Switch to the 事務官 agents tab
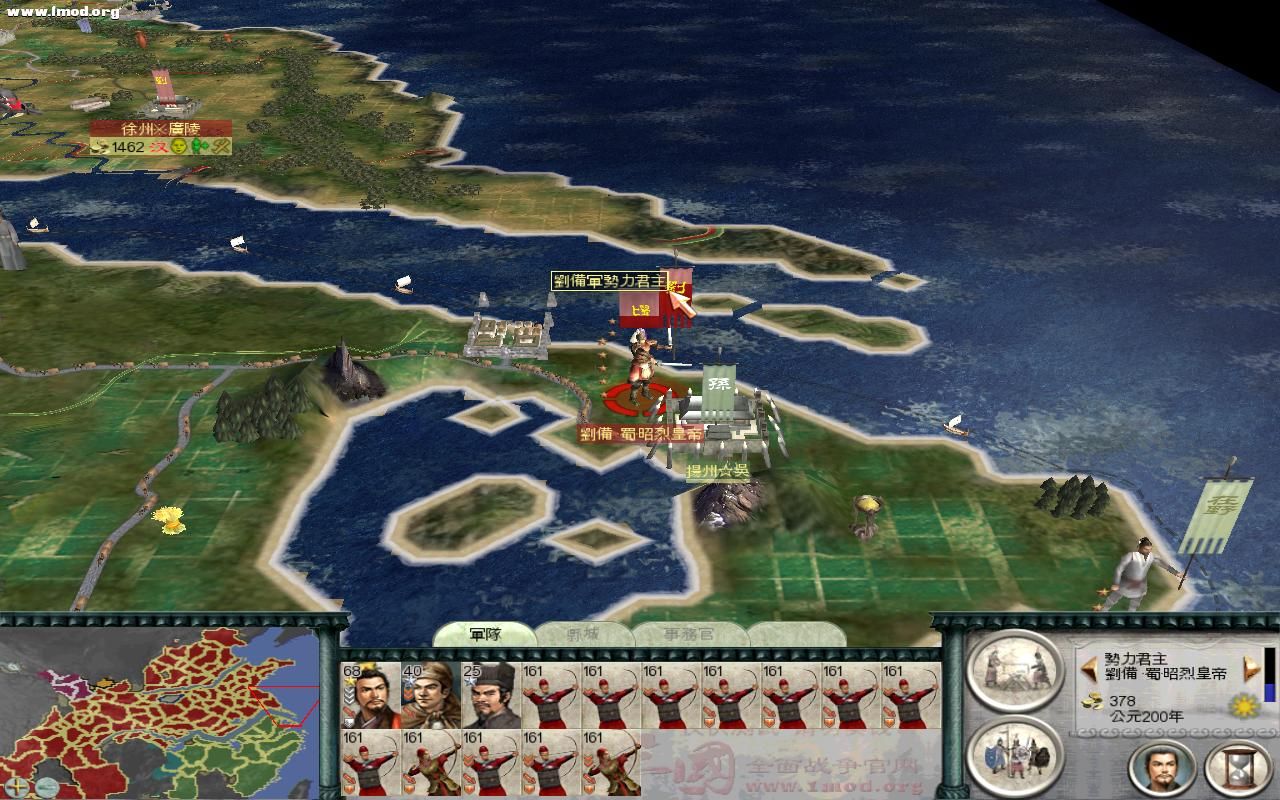1280x800 pixels. click(689, 634)
